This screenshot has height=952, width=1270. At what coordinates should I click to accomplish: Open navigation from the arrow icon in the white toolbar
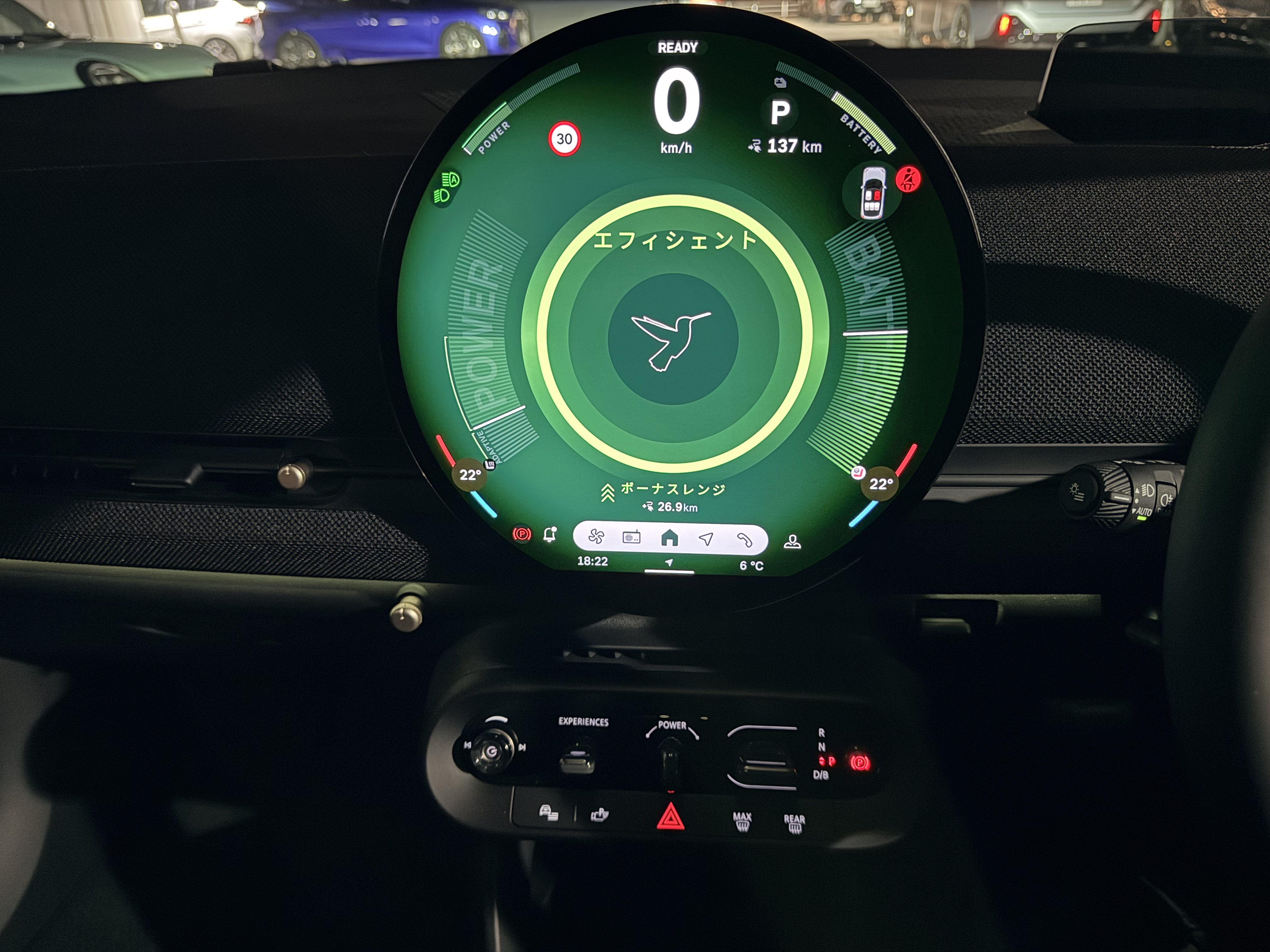(x=706, y=538)
